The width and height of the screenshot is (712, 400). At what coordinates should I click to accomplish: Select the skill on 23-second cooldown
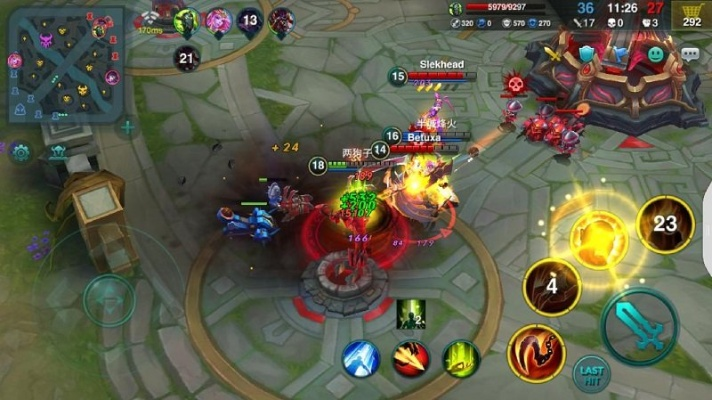(665, 225)
